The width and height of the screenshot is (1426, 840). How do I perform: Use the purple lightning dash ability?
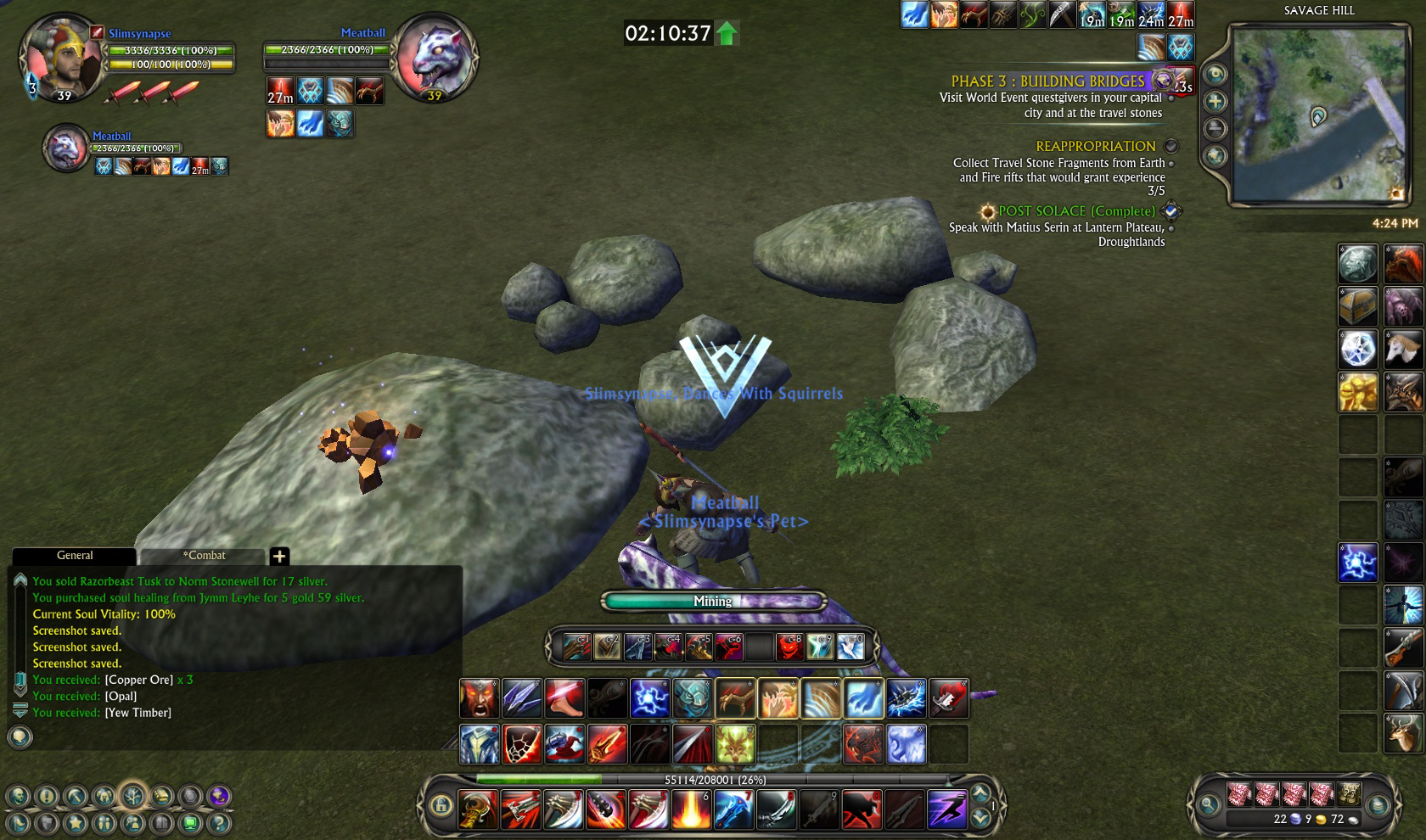tap(946, 809)
